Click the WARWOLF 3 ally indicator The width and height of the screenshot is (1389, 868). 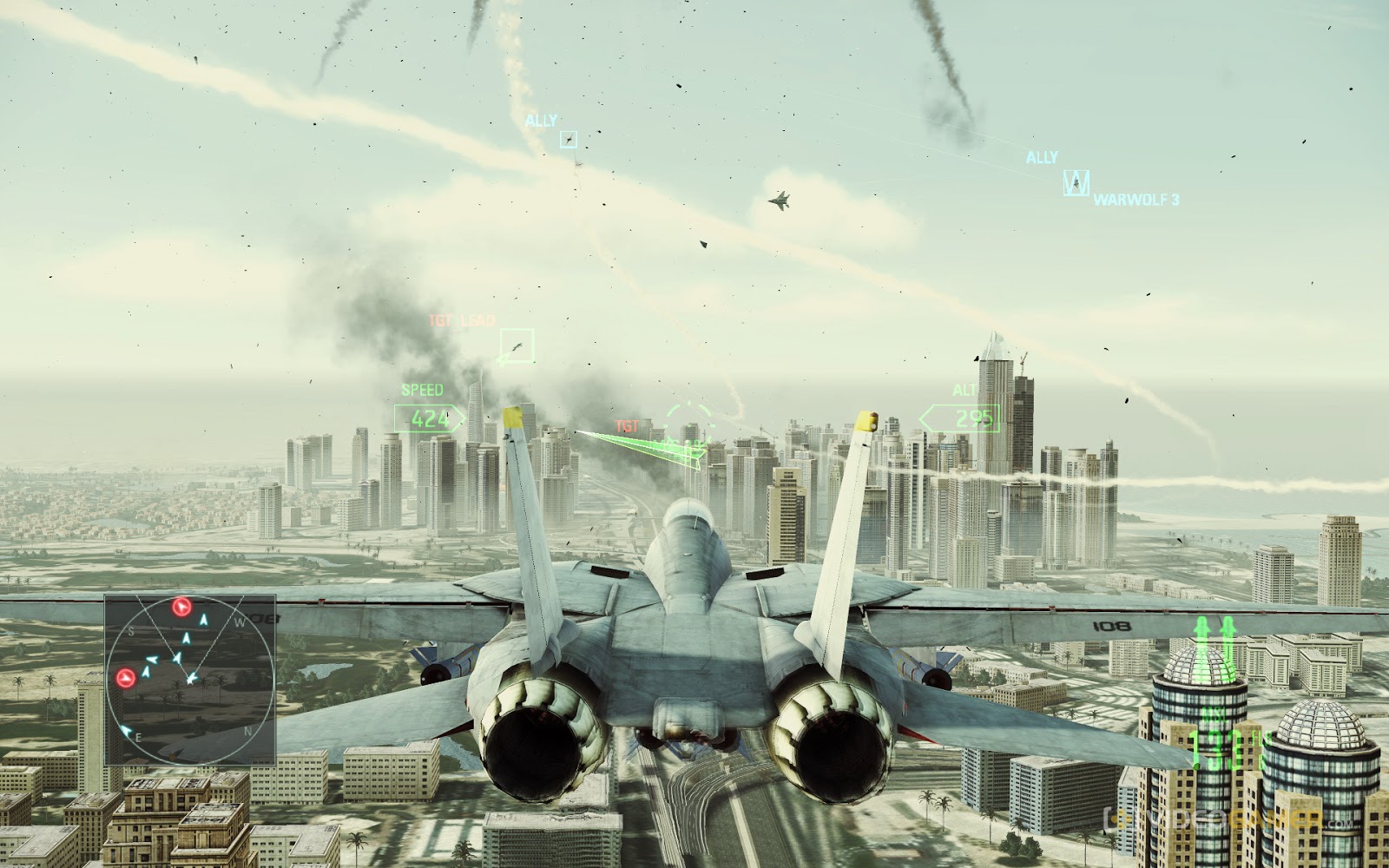(1076, 182)
